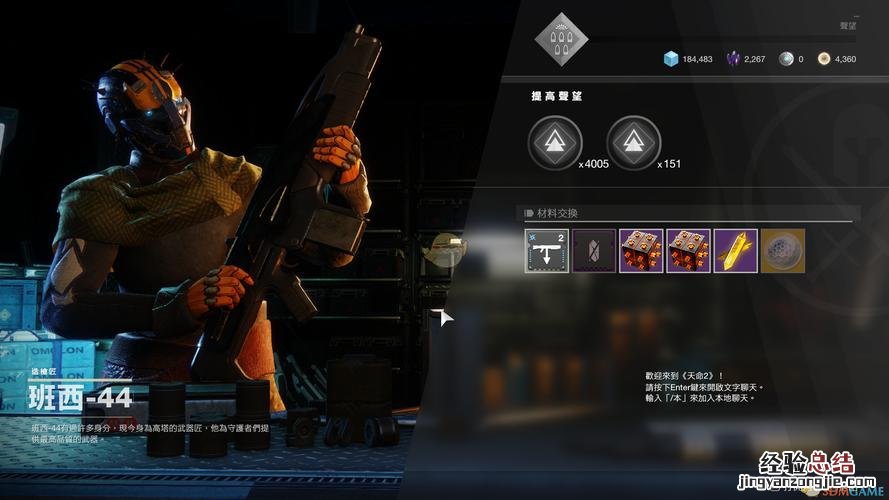Select the gray sphere on gold background
Screen dimensions: 889x500
[x=782, y=251]
